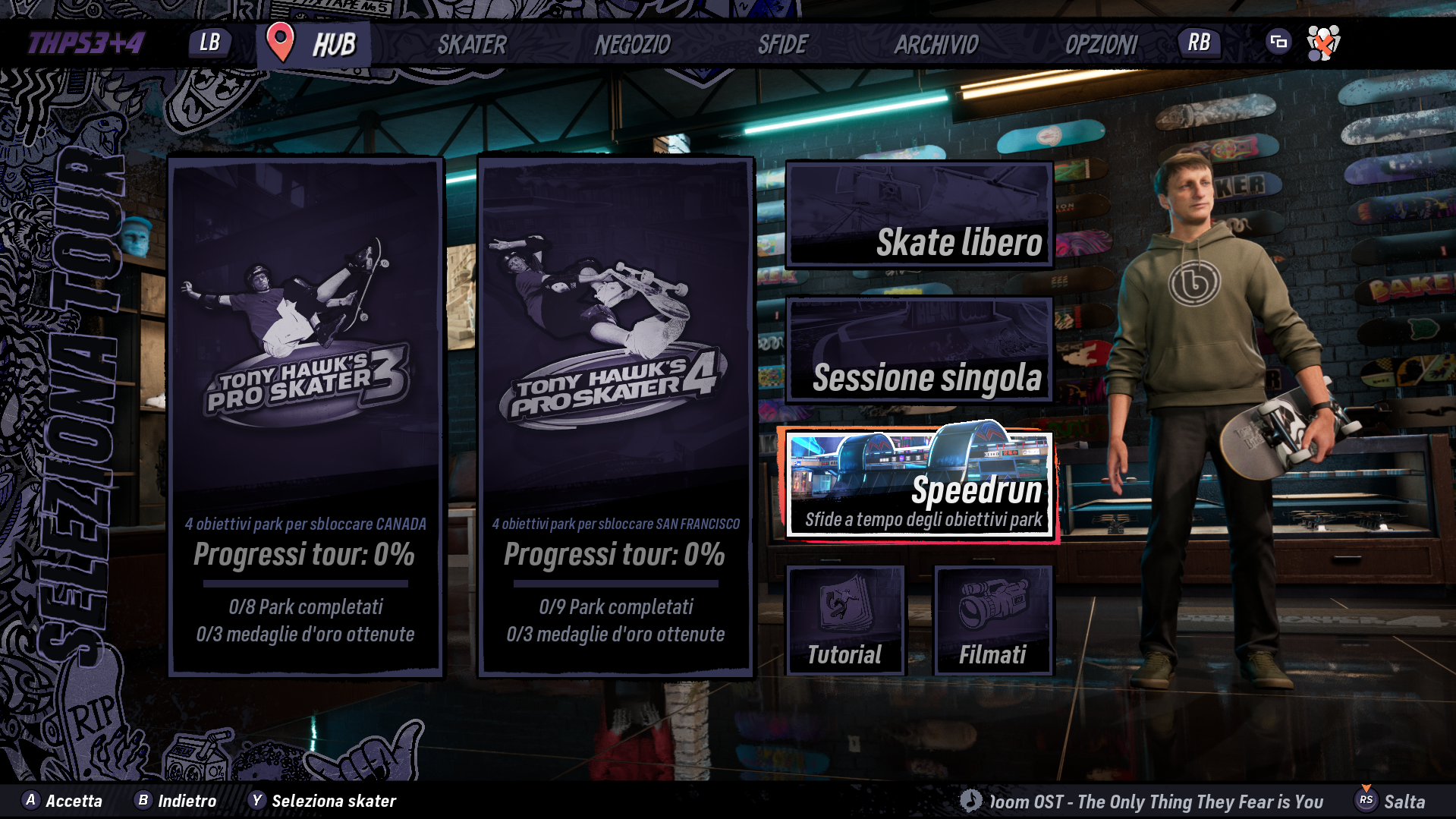This screenshot has height=819, width=1456.
Task: Open the Filmati videos tile
Action: coord(993,620)
